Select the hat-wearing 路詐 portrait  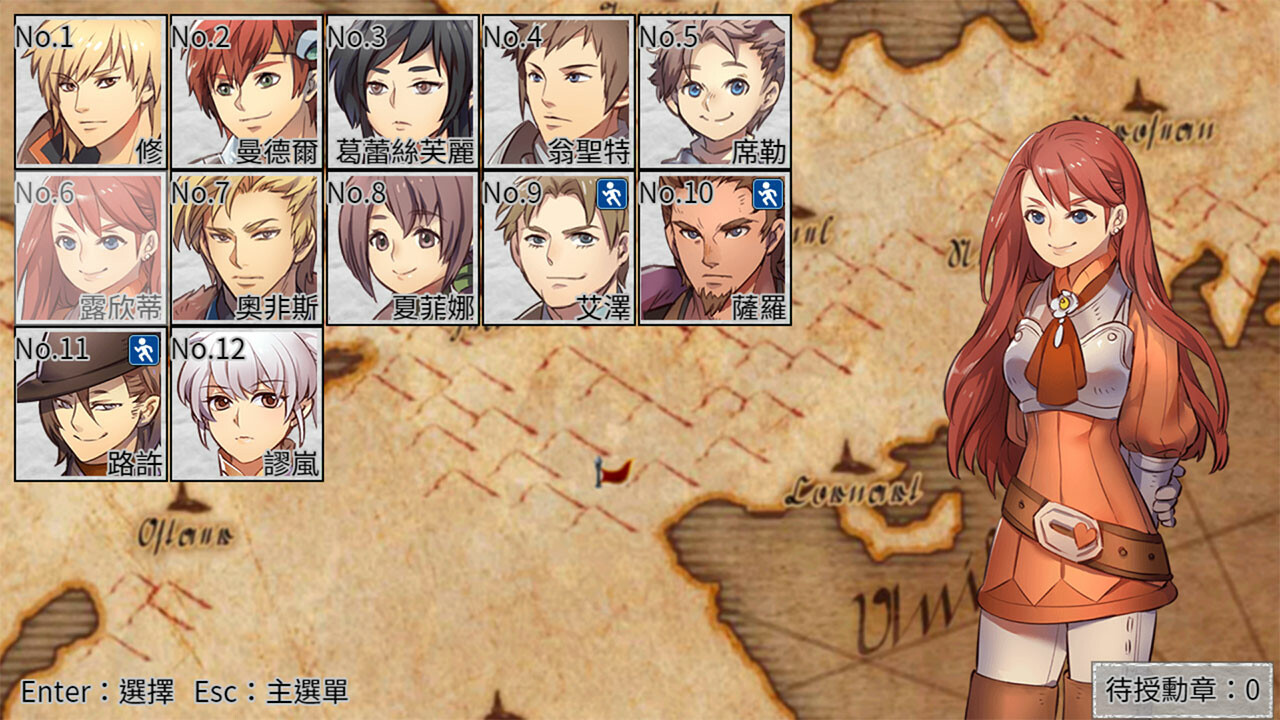pyautogui.click(x=90, y=404)
